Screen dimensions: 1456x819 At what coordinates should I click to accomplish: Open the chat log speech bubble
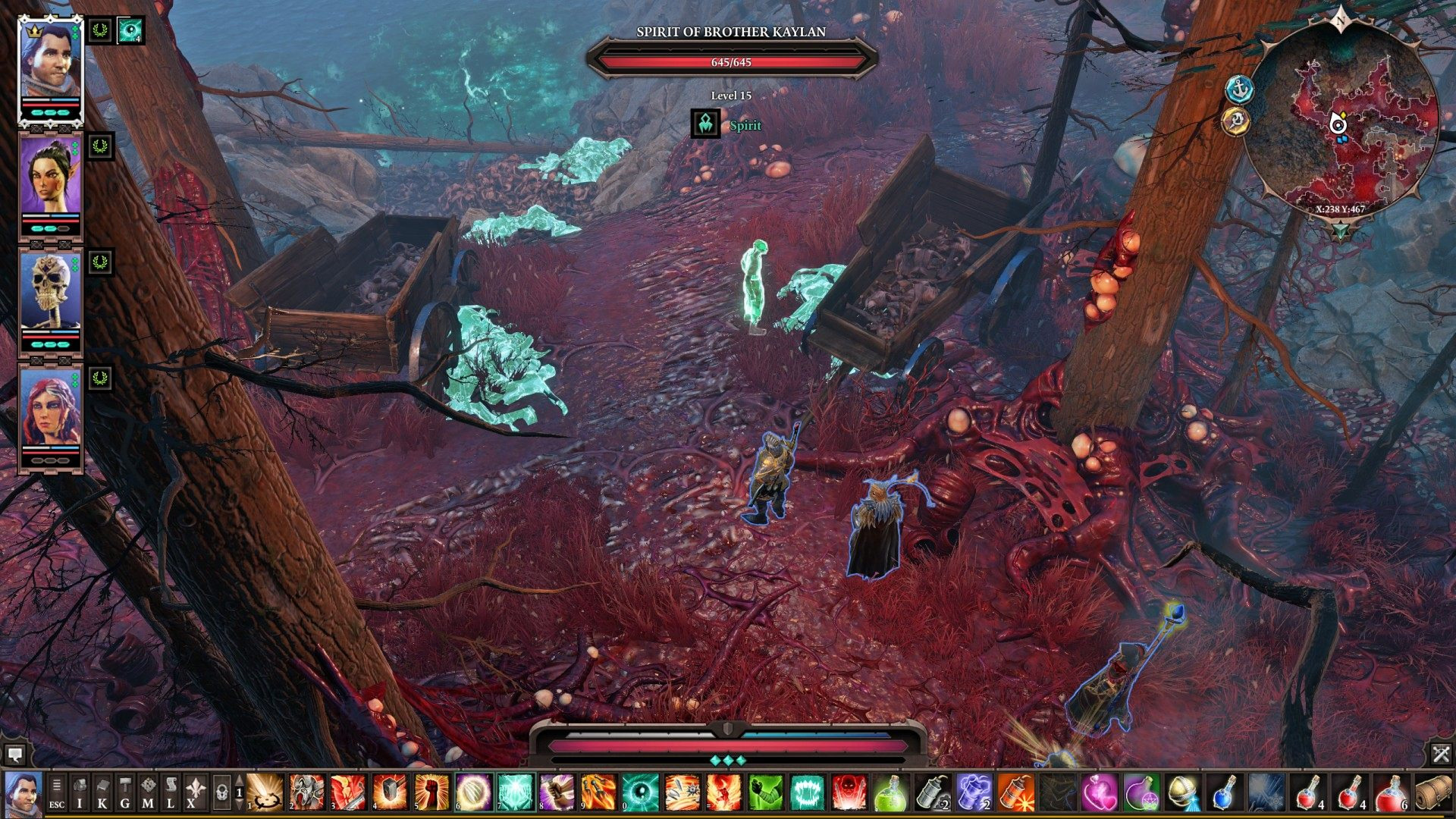point(14,754)
